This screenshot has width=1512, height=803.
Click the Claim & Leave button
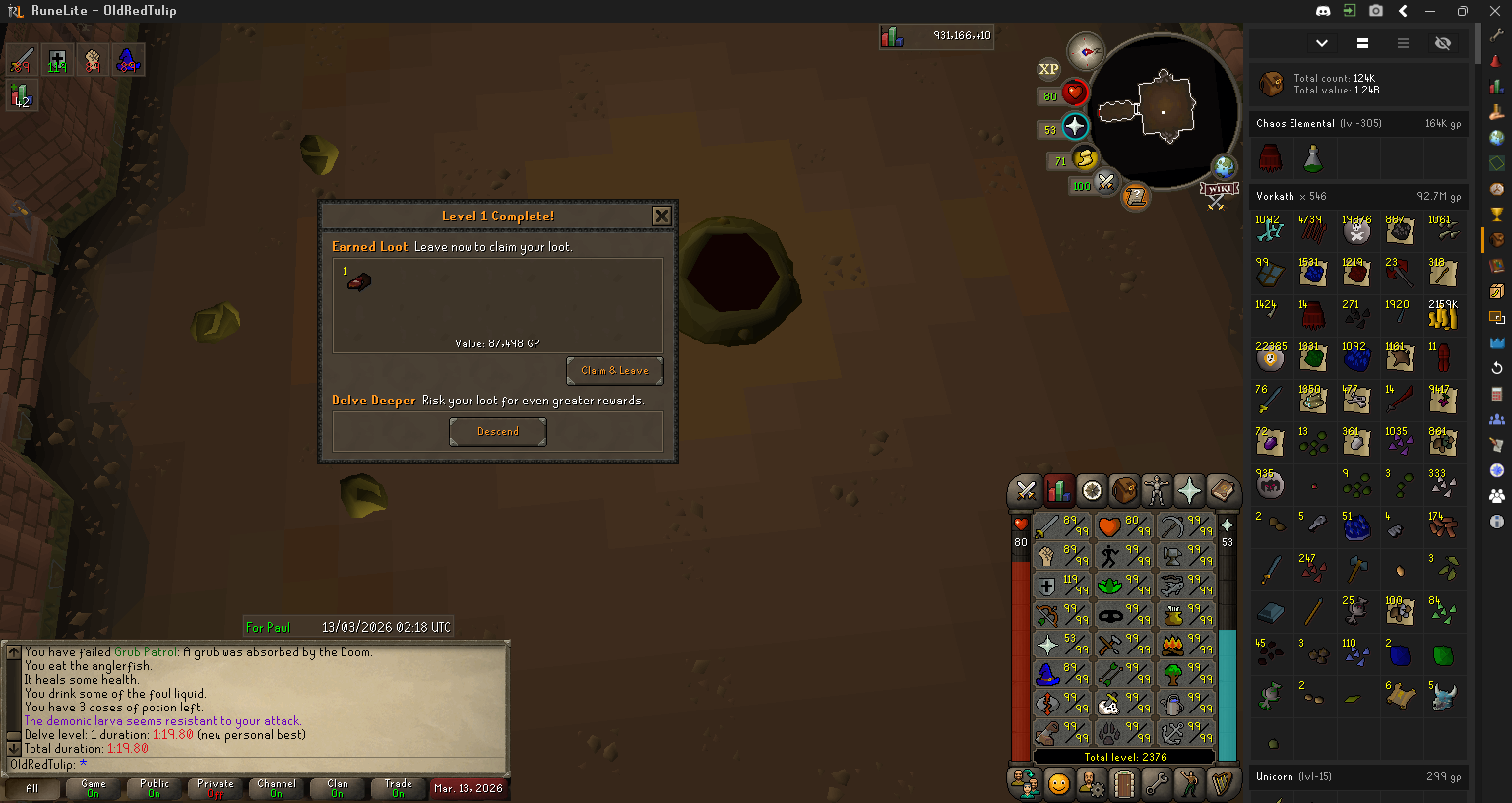614,371
